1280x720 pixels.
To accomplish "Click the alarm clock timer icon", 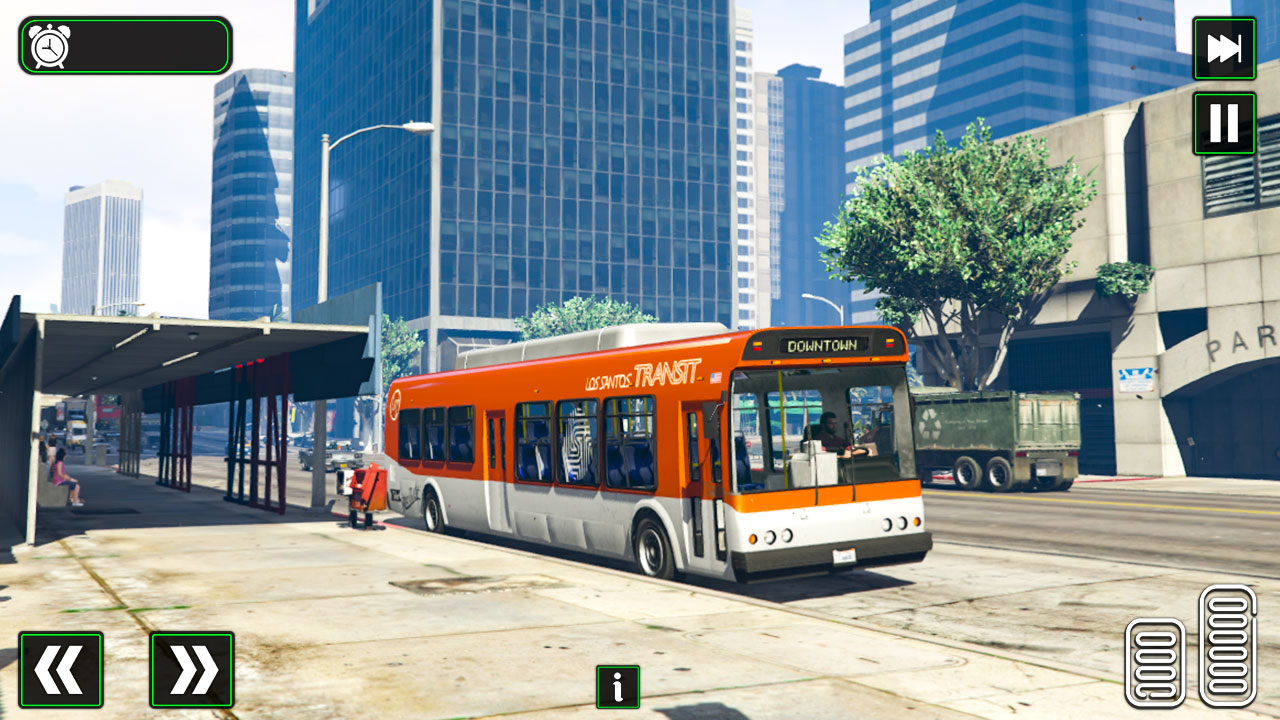I will pyautogui.click(x=47, y=43).
